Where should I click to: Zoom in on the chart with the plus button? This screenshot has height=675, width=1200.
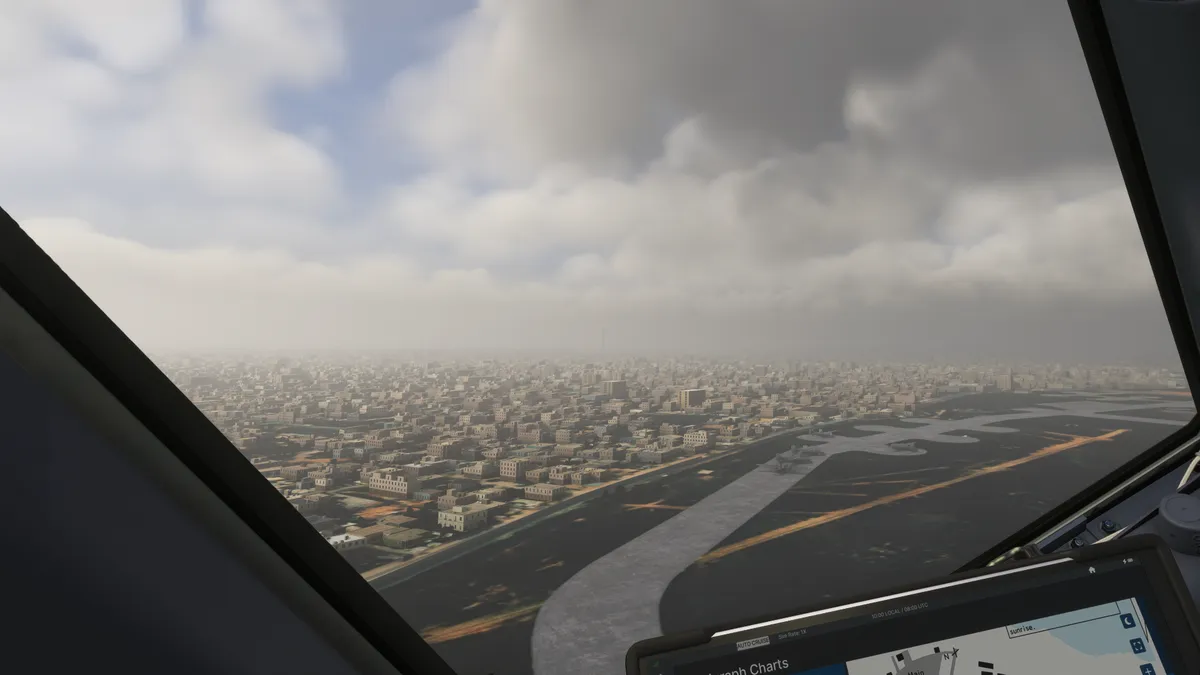[1146, 669]
